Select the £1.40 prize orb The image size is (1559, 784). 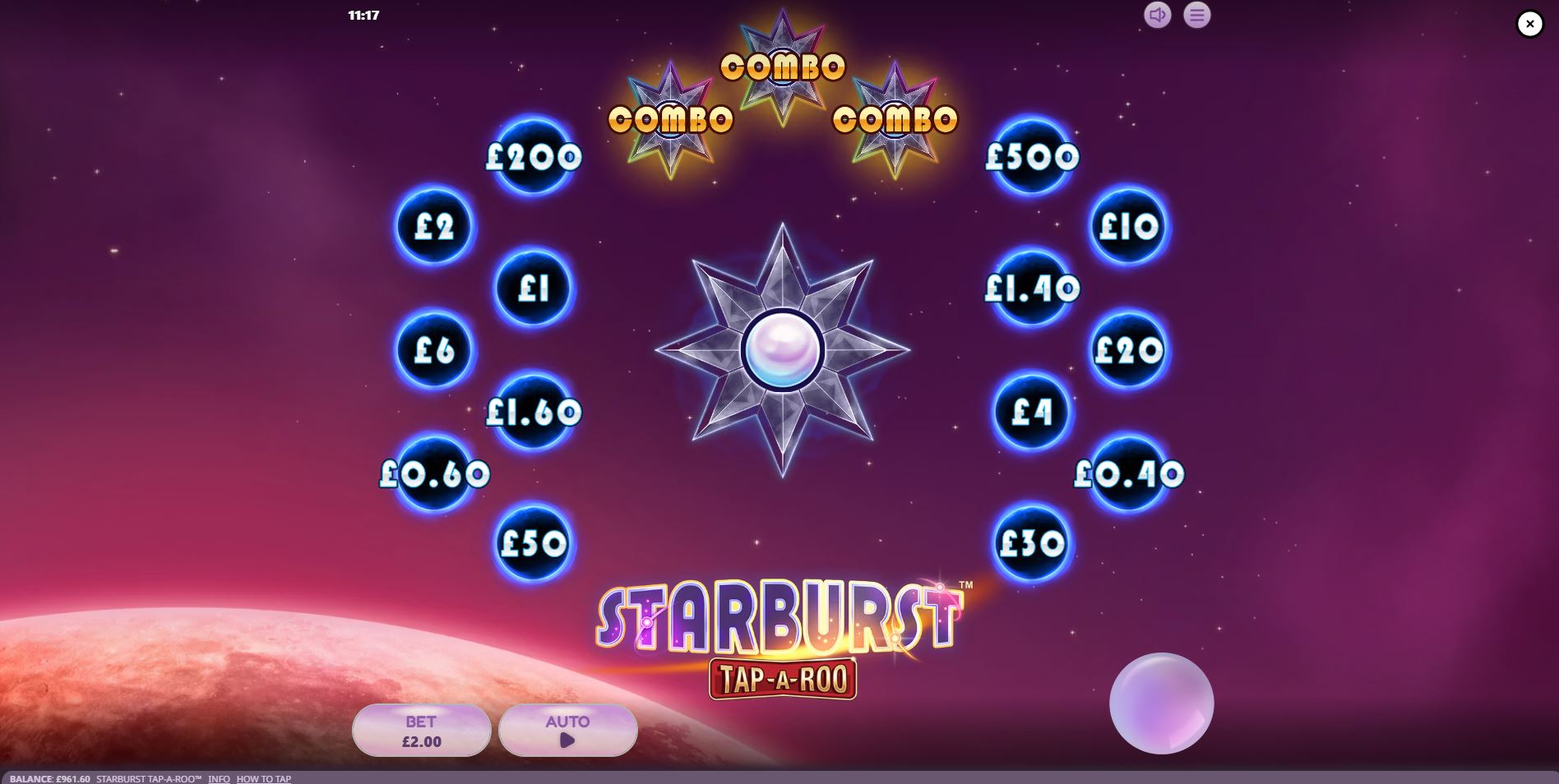(x=1032, y=288)
